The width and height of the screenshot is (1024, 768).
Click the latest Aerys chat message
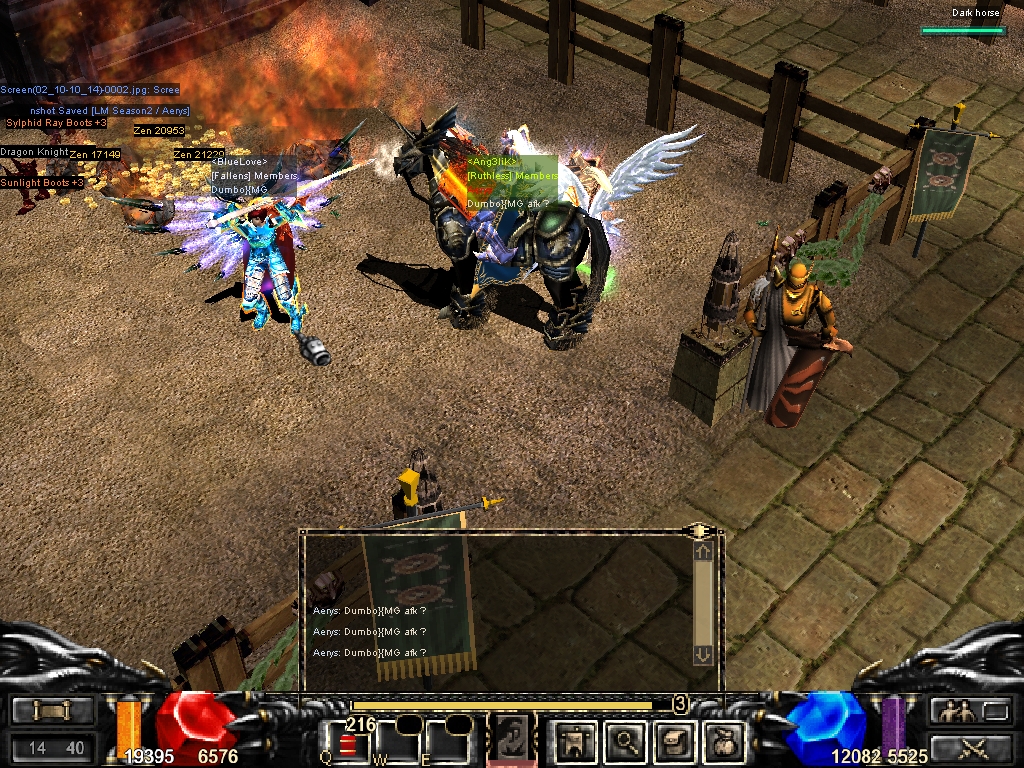(x=370, y=653)
